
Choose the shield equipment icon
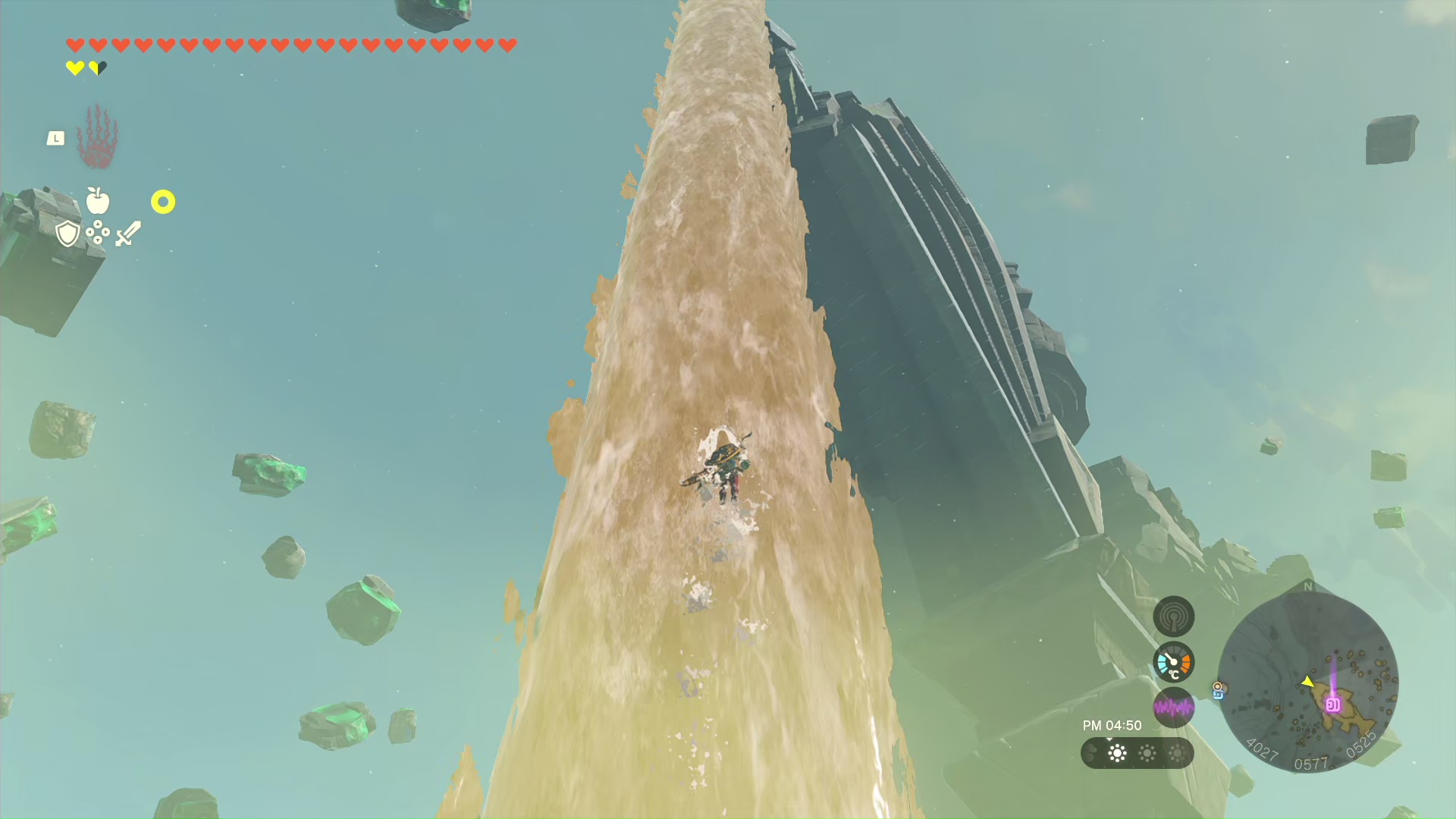click(67, 234)
